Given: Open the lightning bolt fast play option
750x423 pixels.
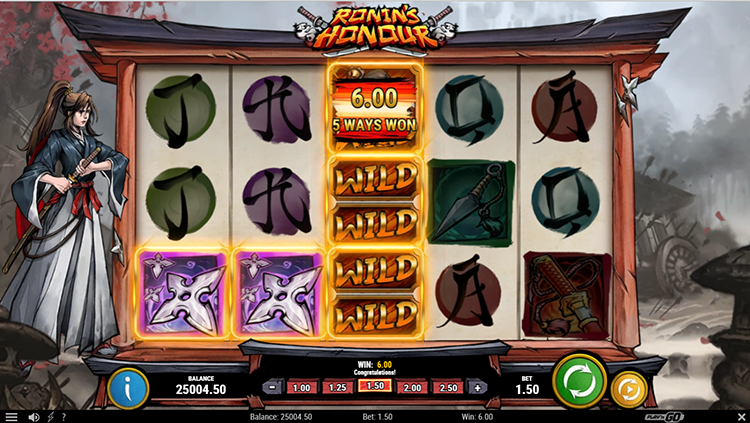Looking at the screenshot, I should coord(50,416).
